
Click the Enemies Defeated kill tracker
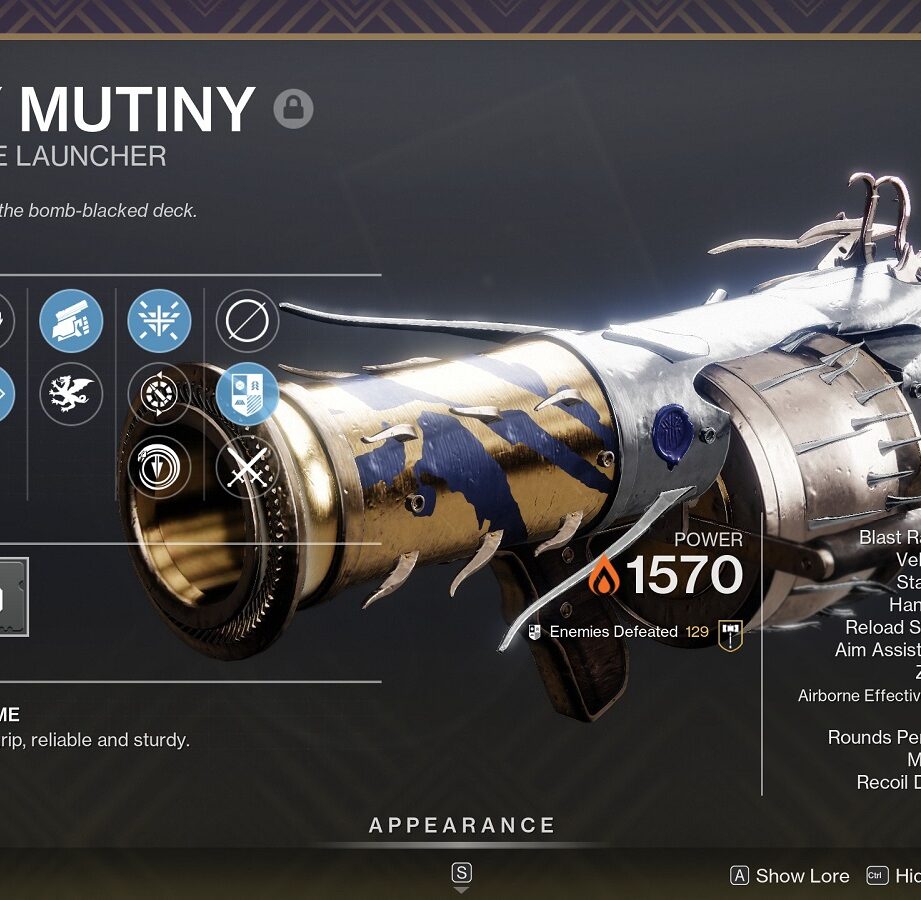coord(615,632)
